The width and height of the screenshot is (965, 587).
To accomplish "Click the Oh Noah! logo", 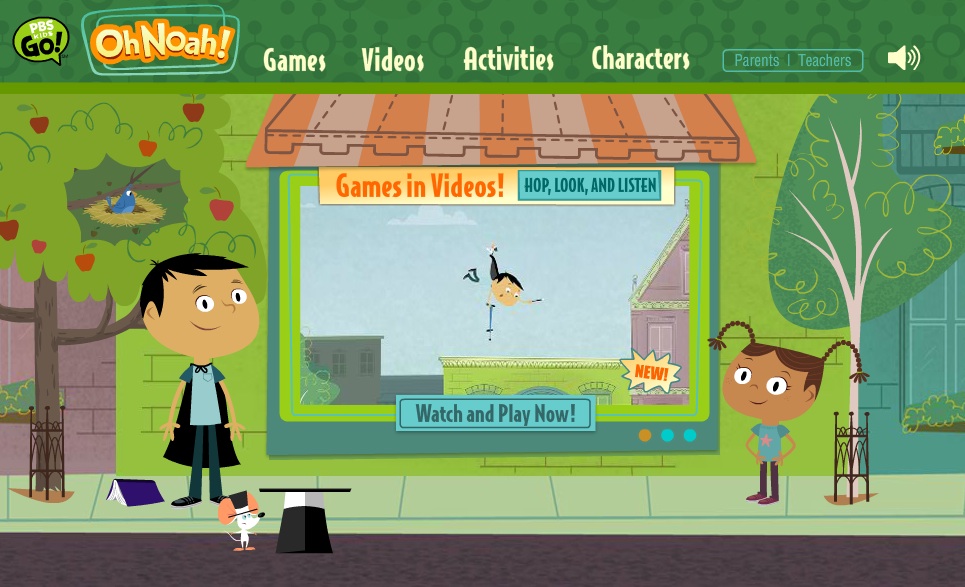I will pos(161,42).
